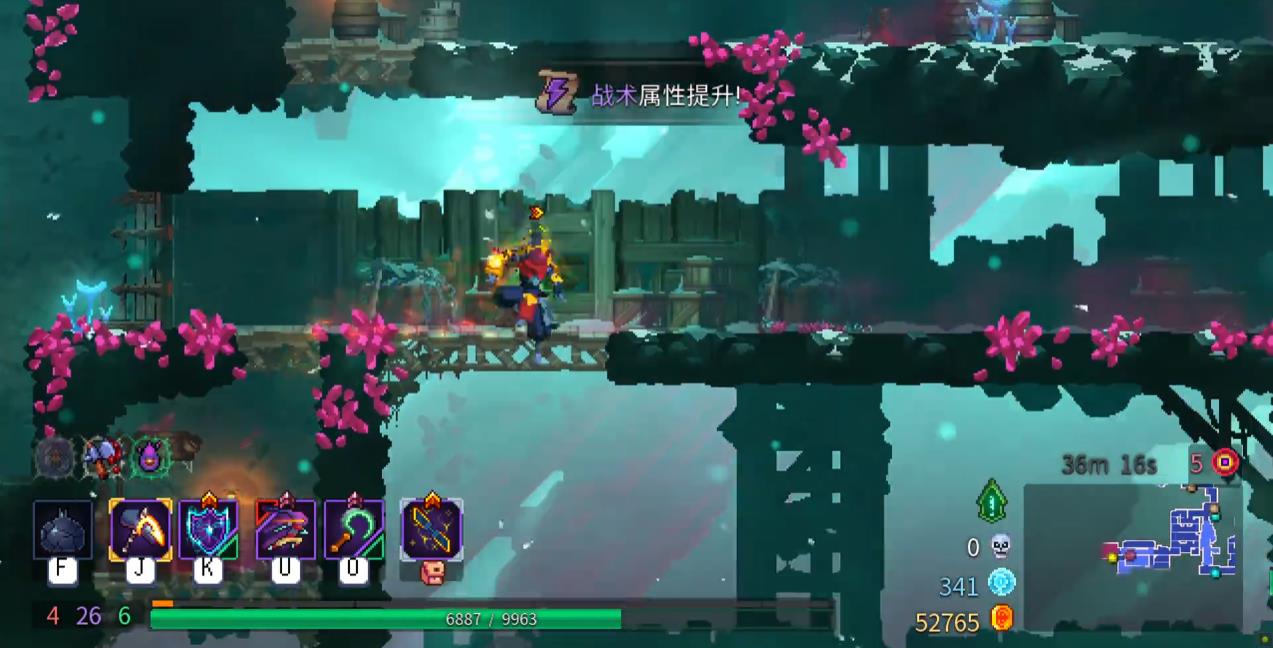
Task: Open the level minimap
Action: point(1133,556)
